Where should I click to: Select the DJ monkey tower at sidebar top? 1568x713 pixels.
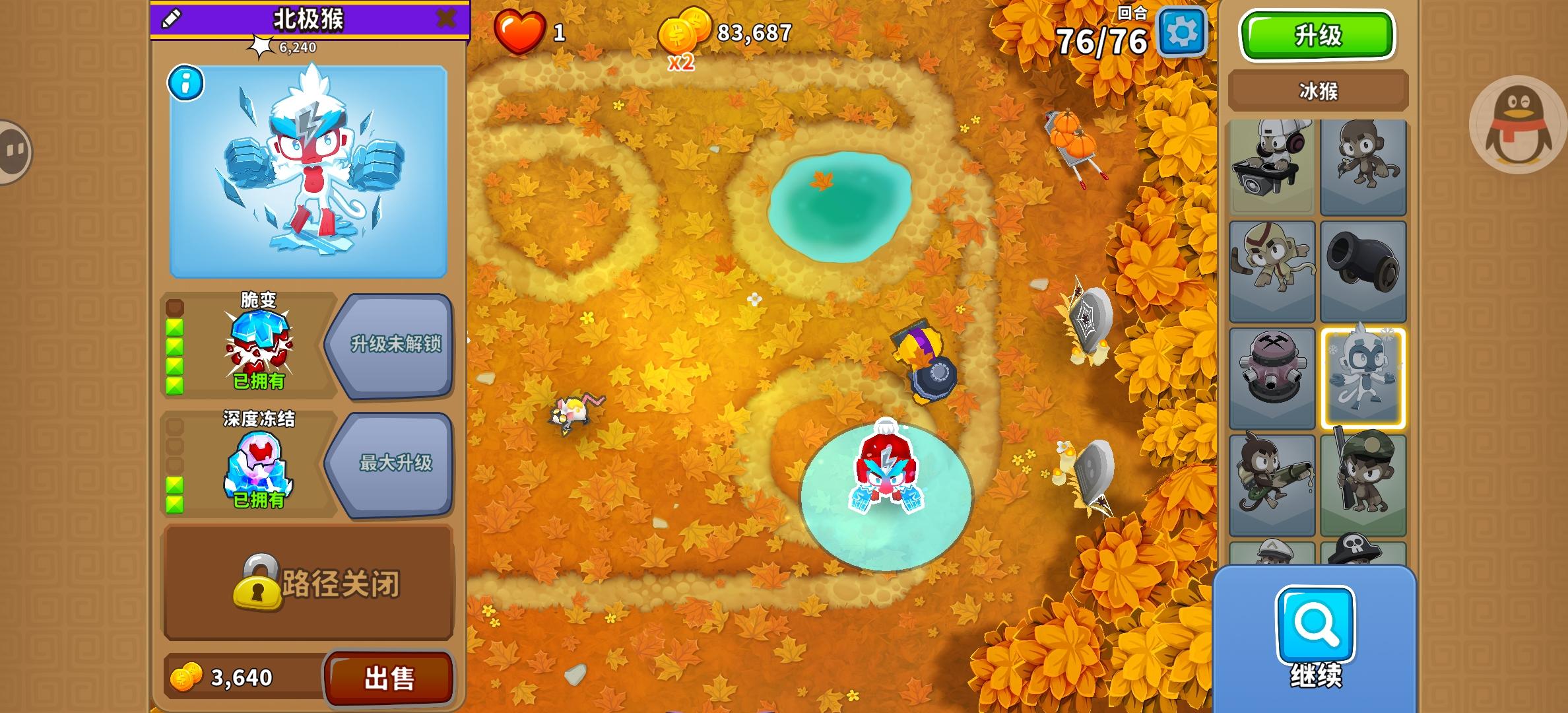pyautogui.click(x=1270, y=165)
